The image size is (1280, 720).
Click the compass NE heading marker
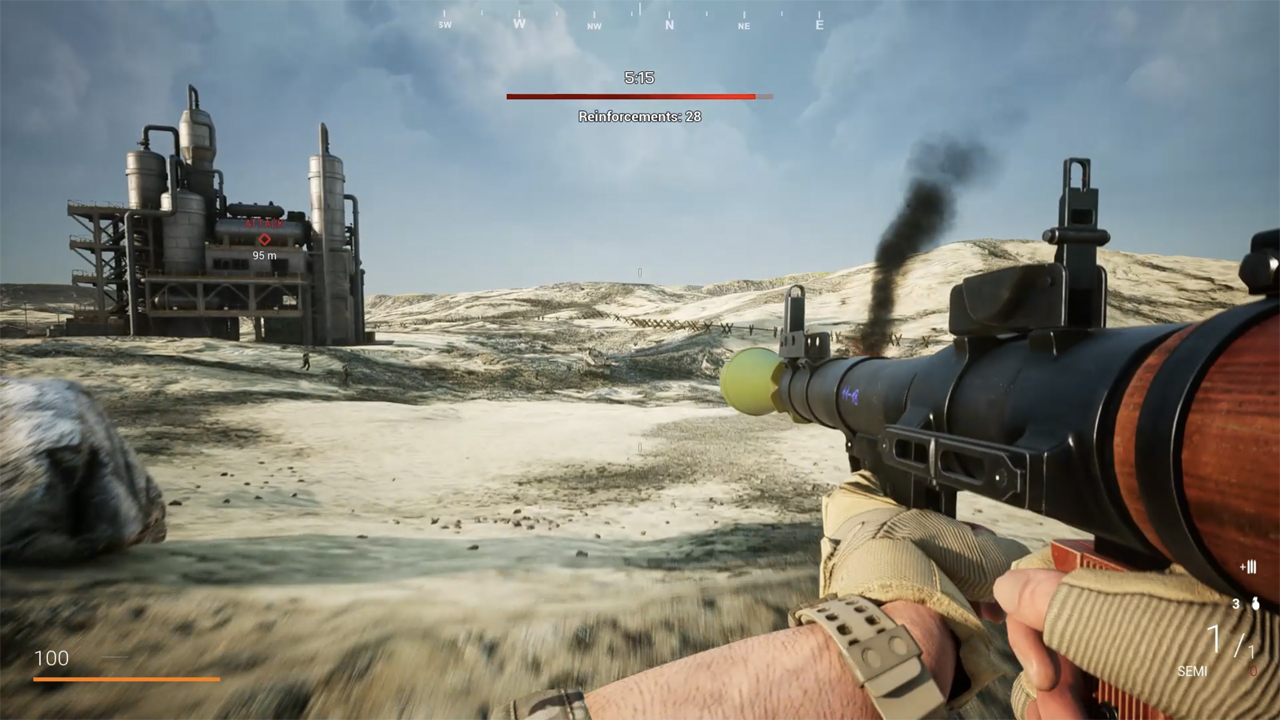click(743, 25)
